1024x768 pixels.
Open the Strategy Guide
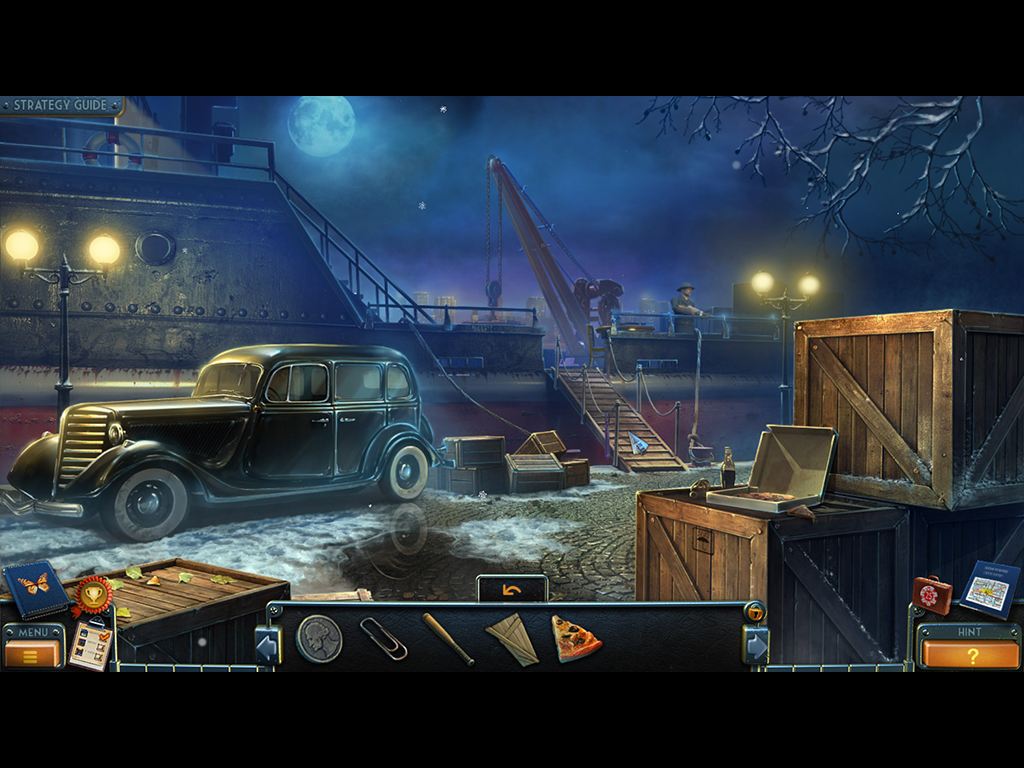click(x=62, y=105)
